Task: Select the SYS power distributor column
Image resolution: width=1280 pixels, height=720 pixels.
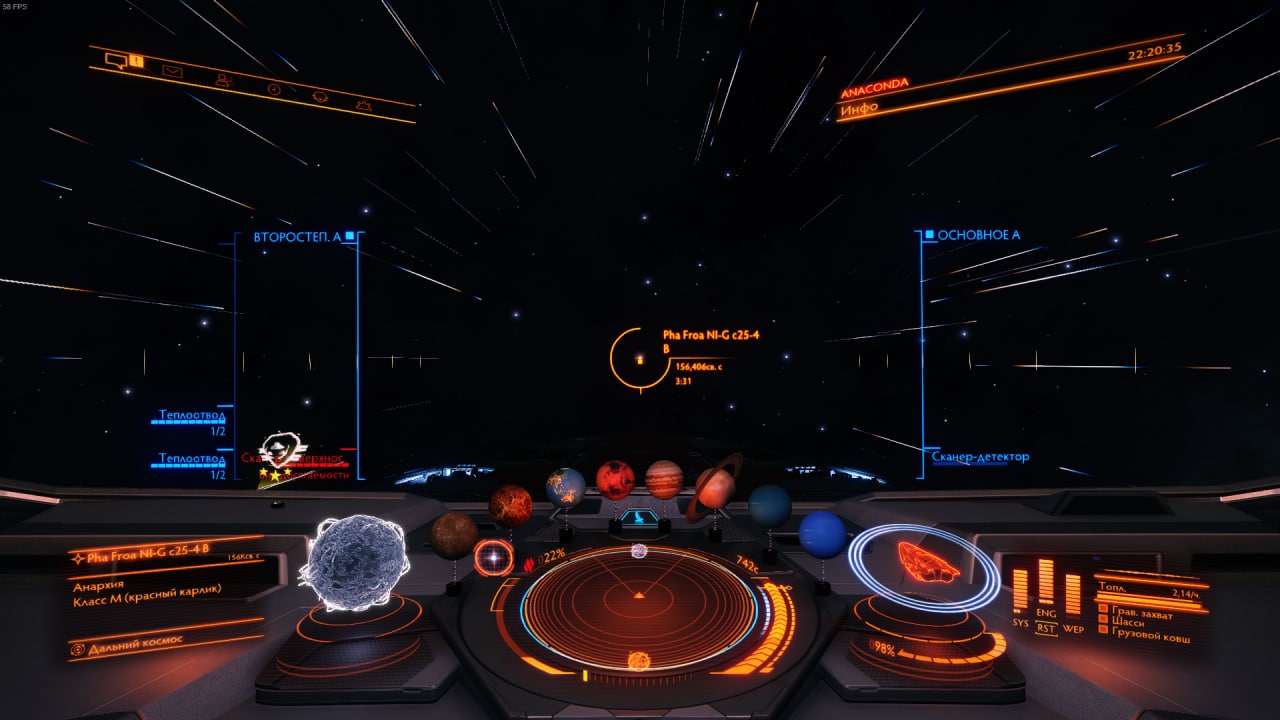Action: (x=1020, y=590)
